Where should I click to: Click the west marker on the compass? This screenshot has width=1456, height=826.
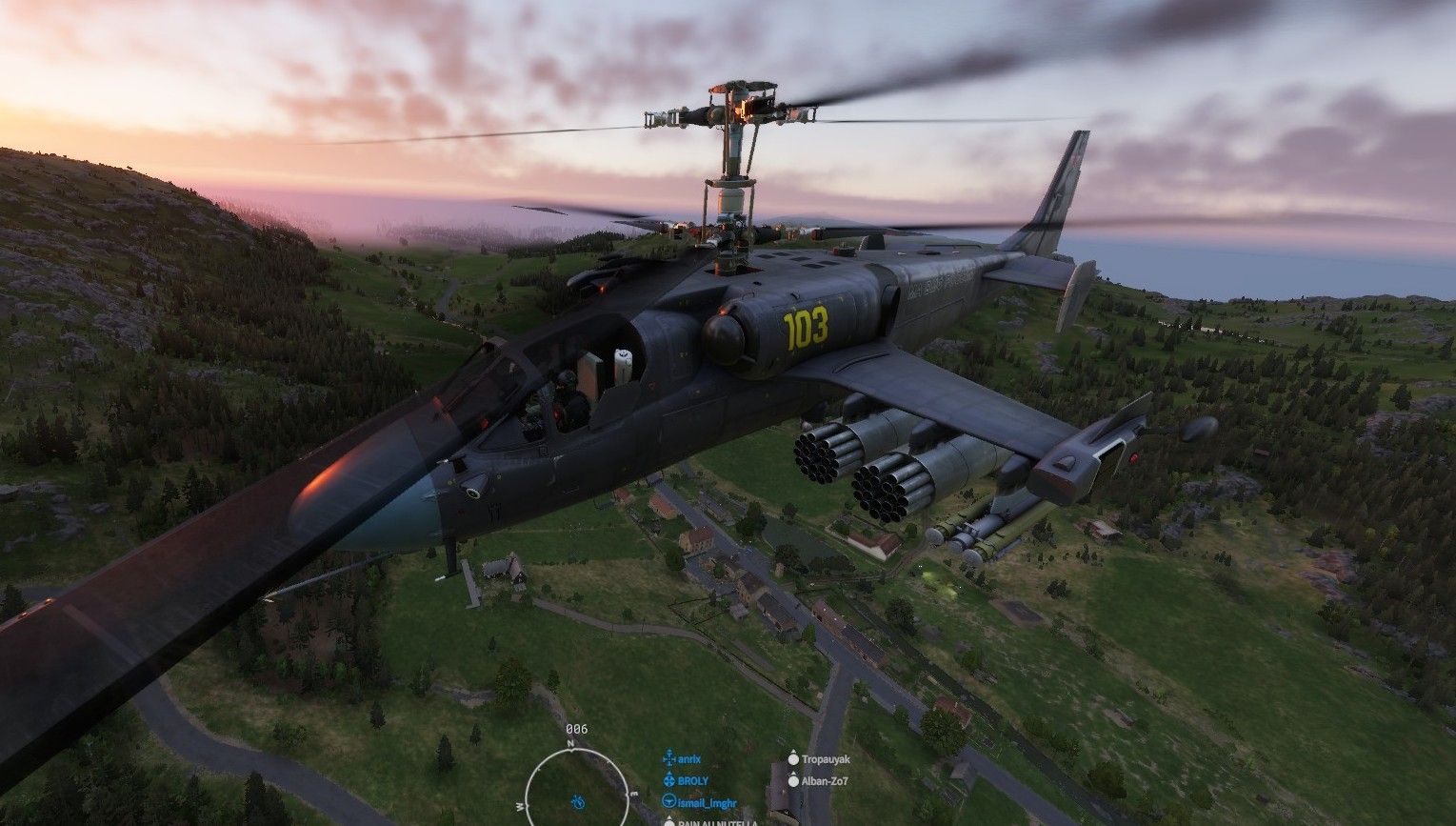520,807
